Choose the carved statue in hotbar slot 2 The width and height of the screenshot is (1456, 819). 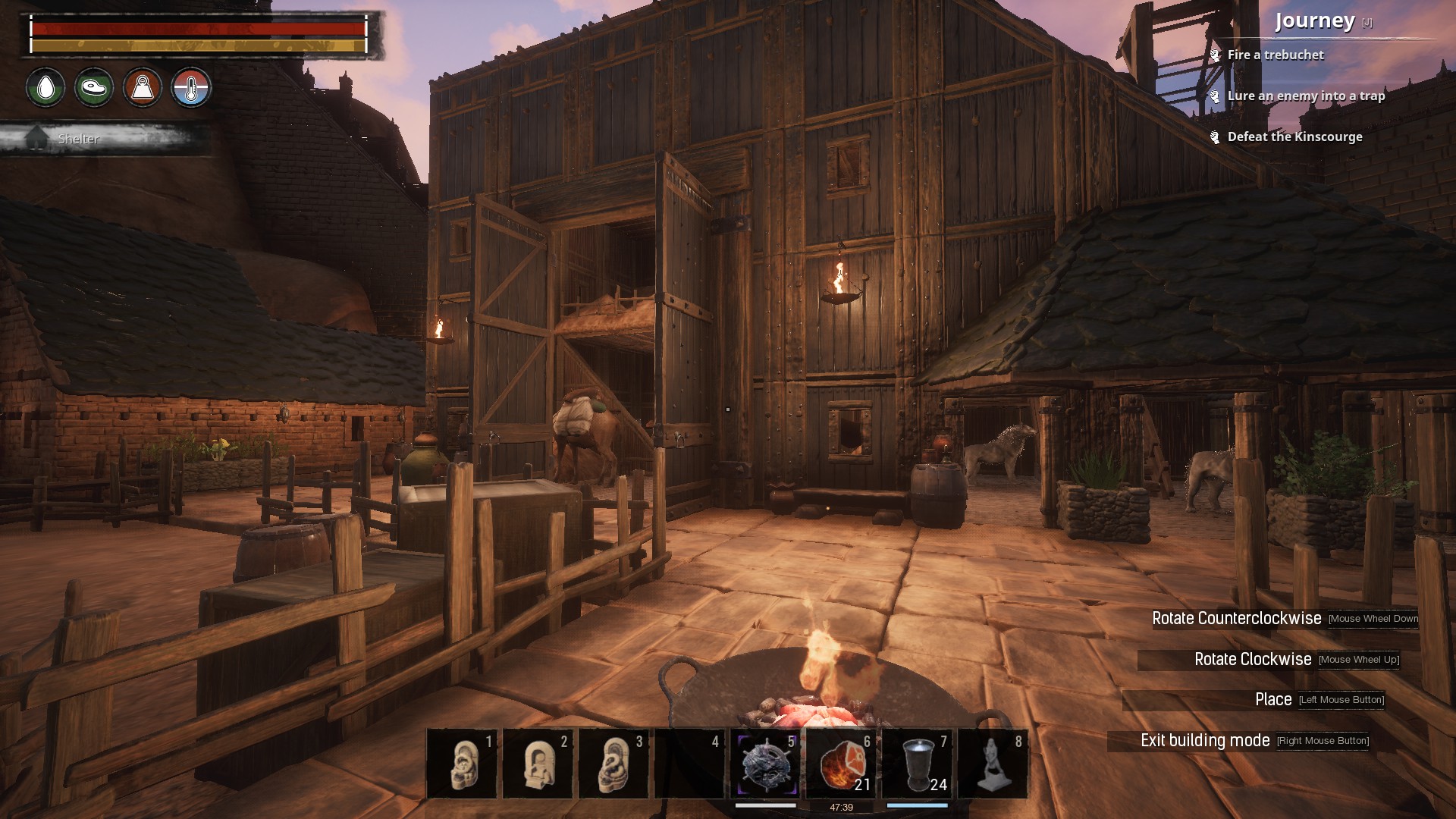point(538,764)
